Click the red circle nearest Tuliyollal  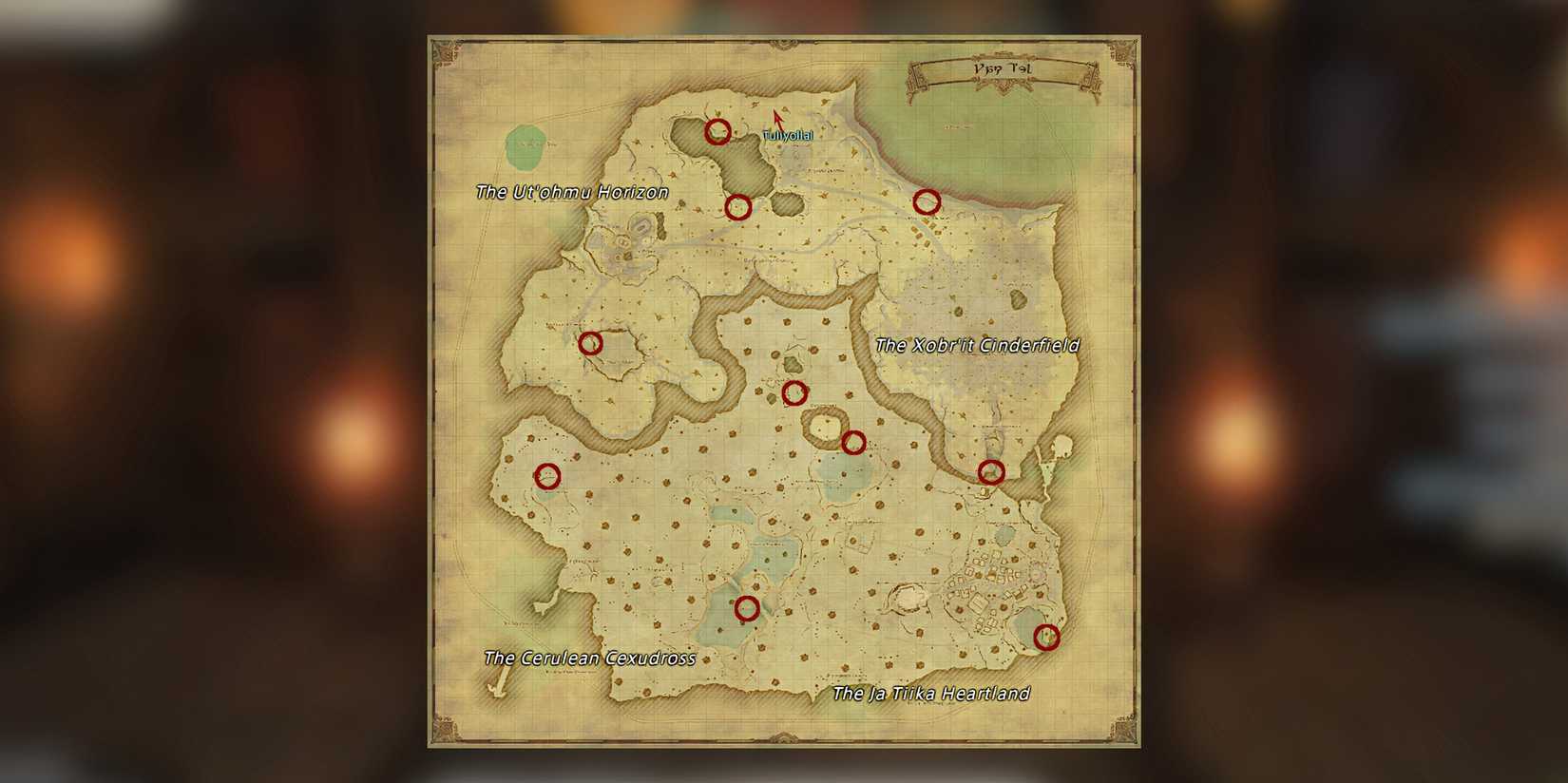[x=717, y=133]
